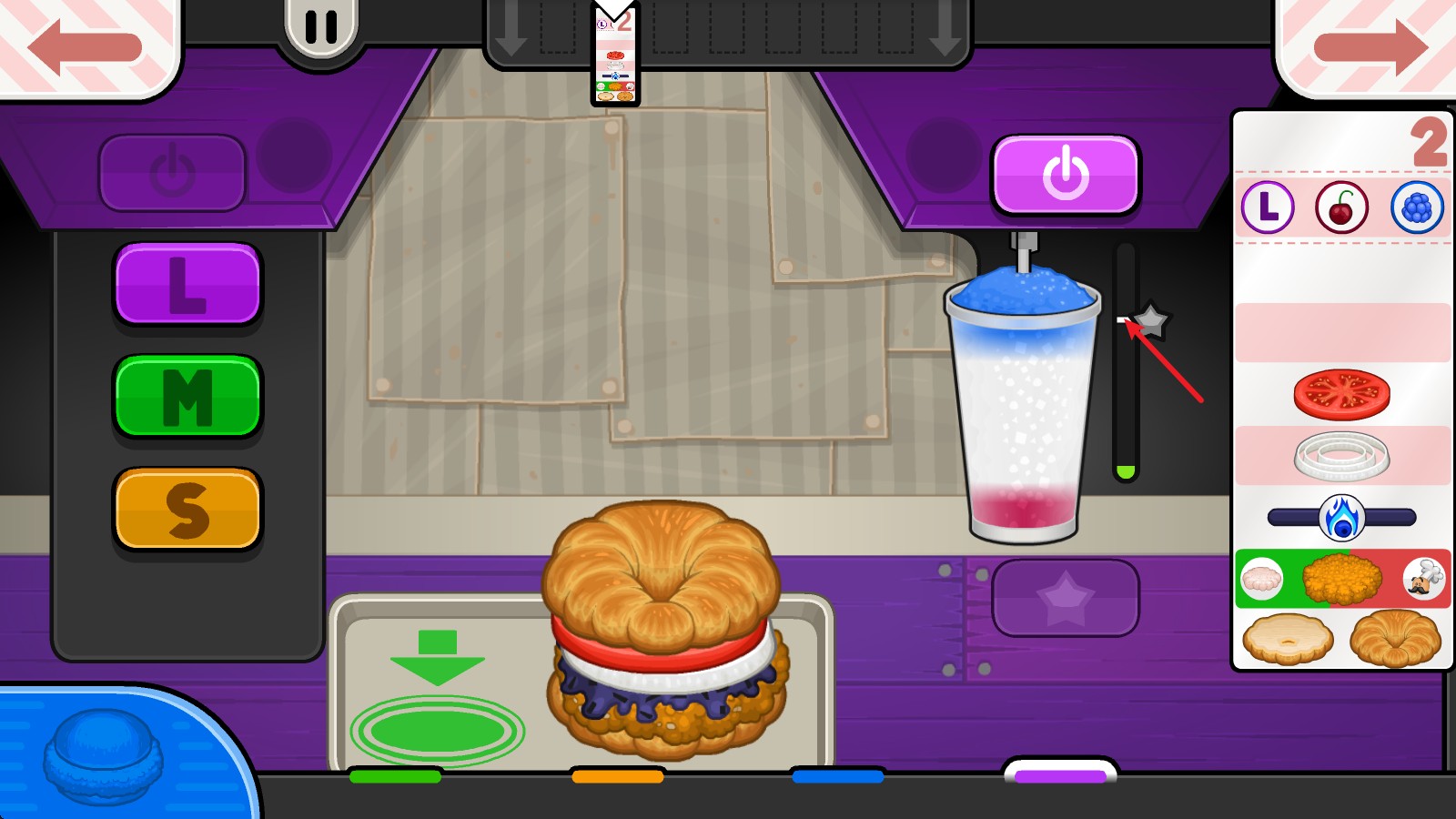This screenshot has width=1456, height=819.
Task: Click the blue slush flavor dispenser button
Action: tap(103, 757)
